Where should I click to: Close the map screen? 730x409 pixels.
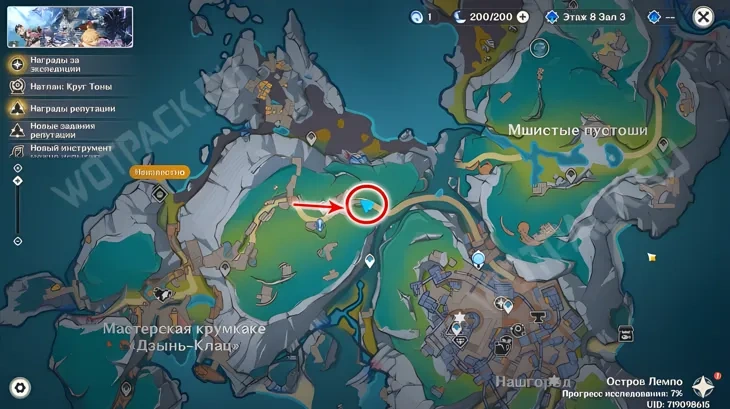[703, 17]
